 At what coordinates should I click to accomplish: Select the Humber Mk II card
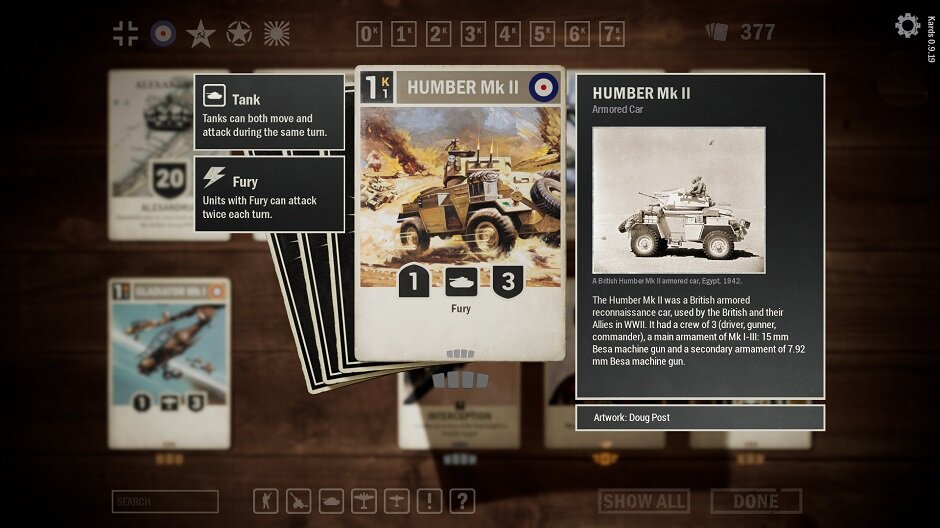(460, 210)
